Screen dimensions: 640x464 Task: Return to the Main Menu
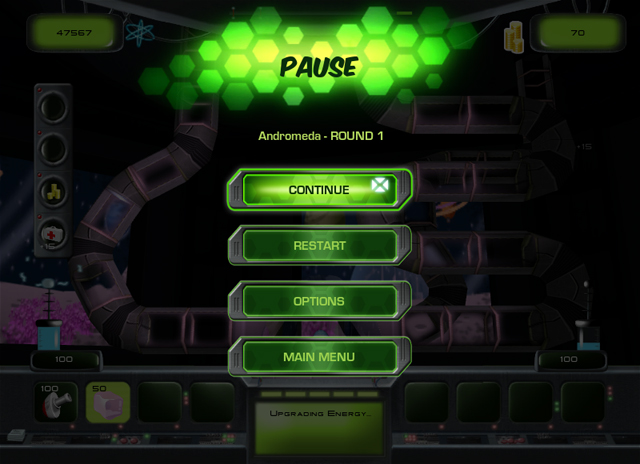[319, 357]
